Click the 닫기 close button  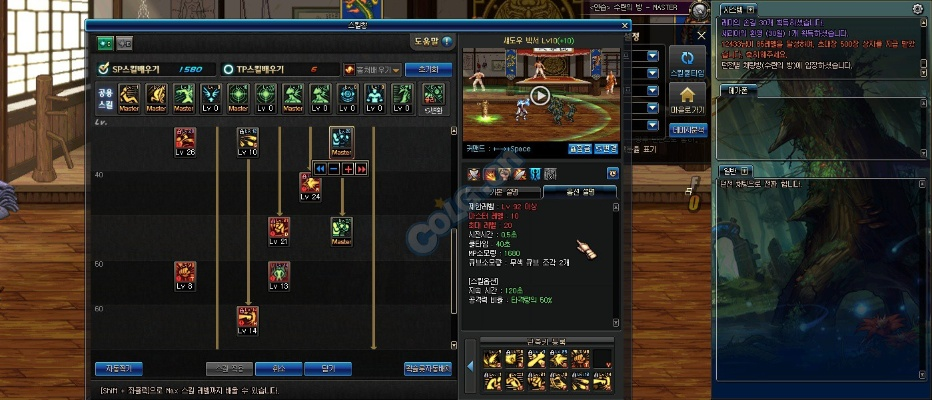click(x=329, y=368)
